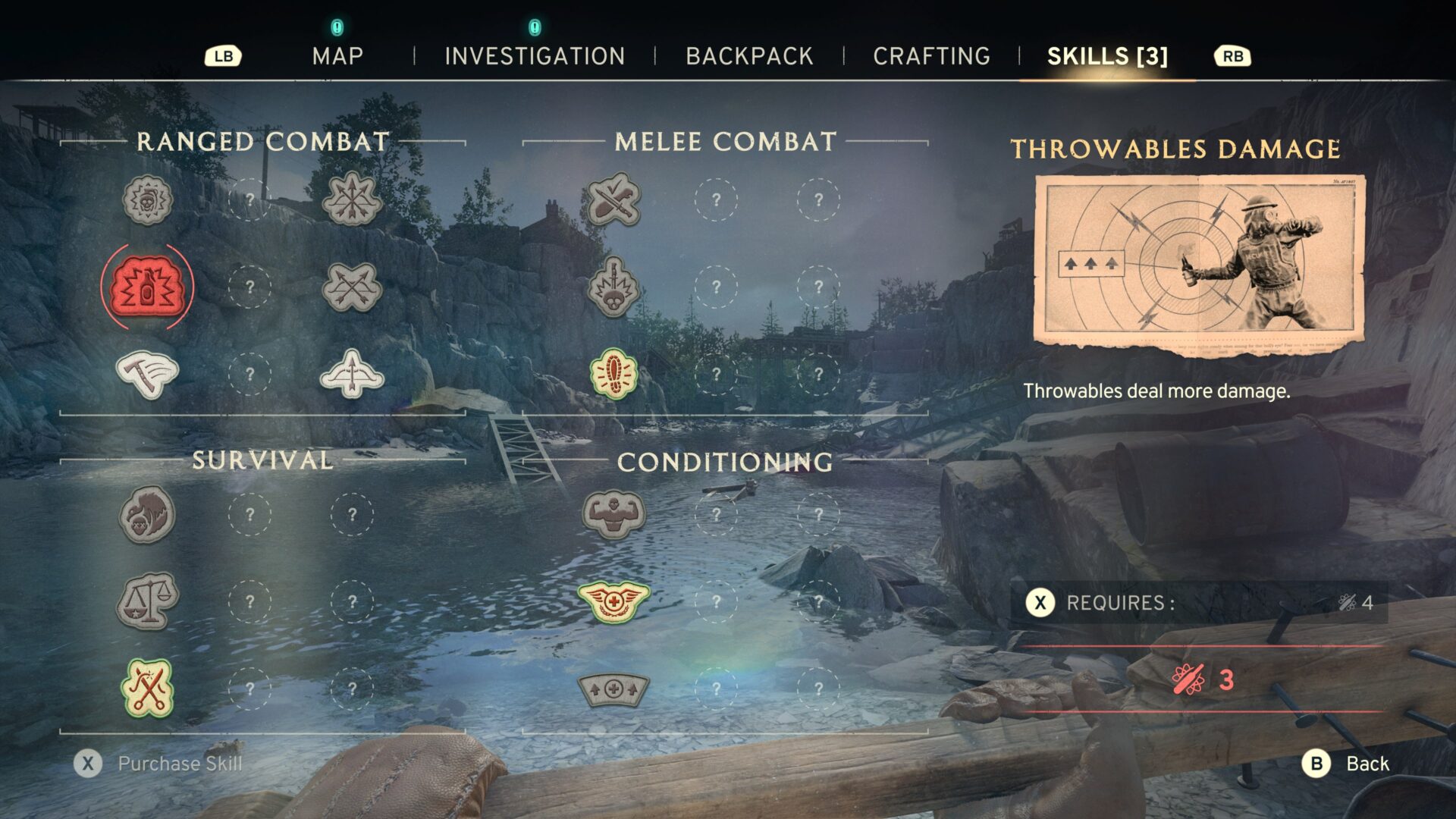Select the thrown hatchet skill badge
Screen dimensions: 1456x819
(147, 374)
